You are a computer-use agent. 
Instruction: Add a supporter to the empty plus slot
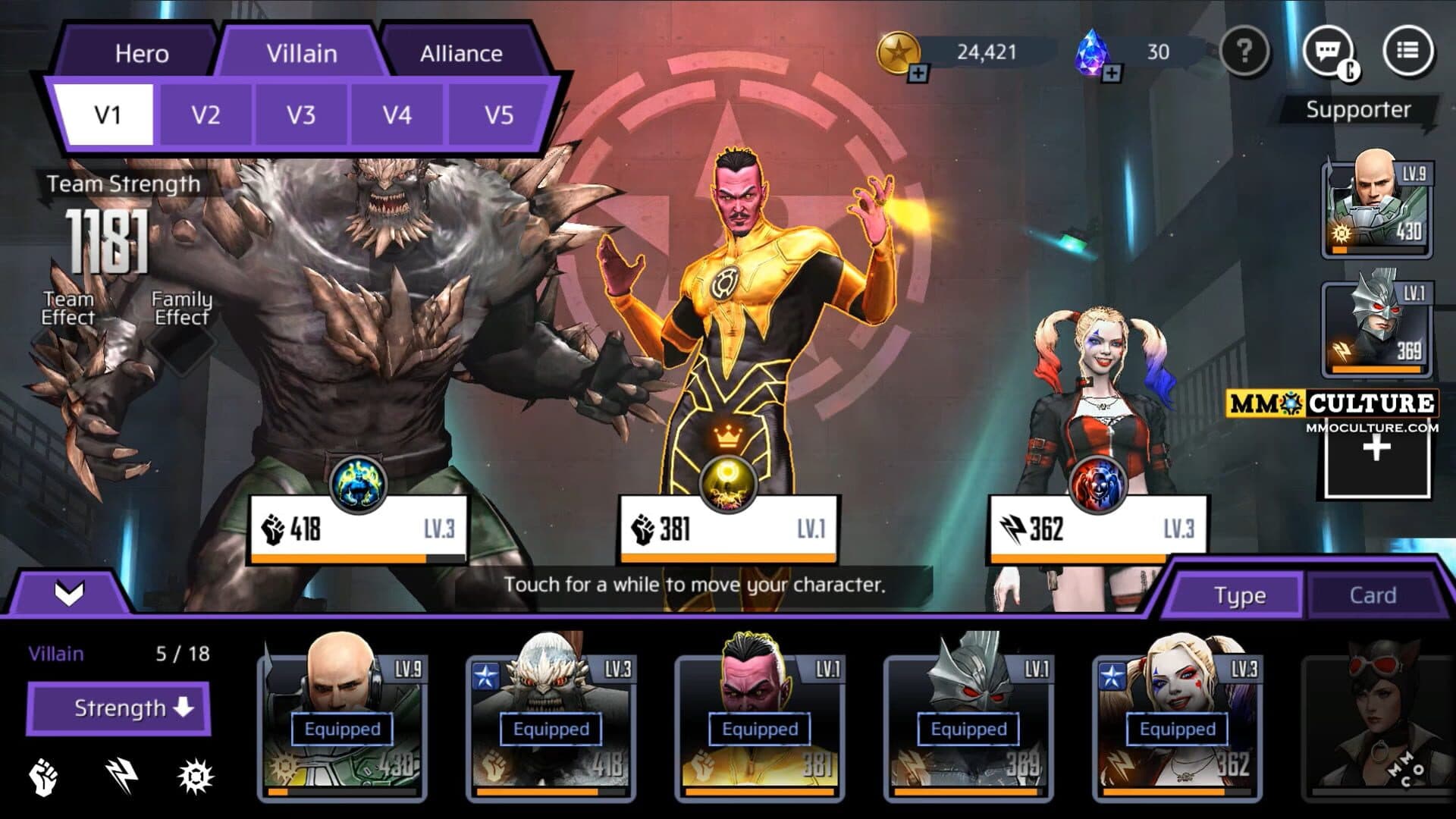click(1376, 449)
